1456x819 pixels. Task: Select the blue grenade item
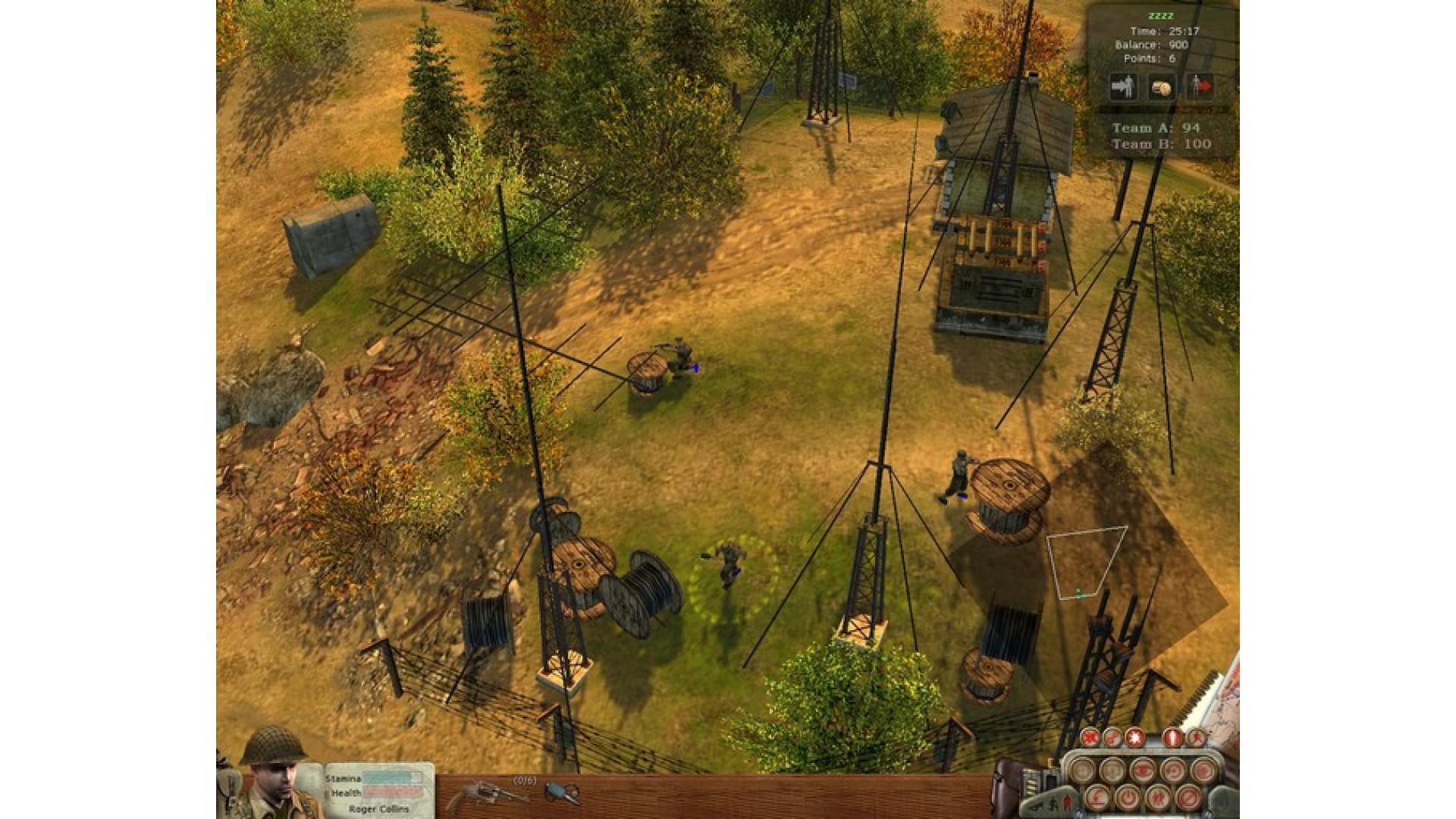point(561,793)
